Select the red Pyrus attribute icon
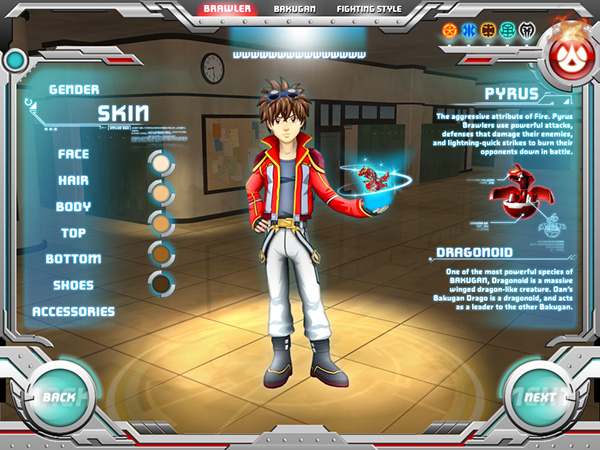The width and height of the screenshot is (600, 450). tap(449, 29)
